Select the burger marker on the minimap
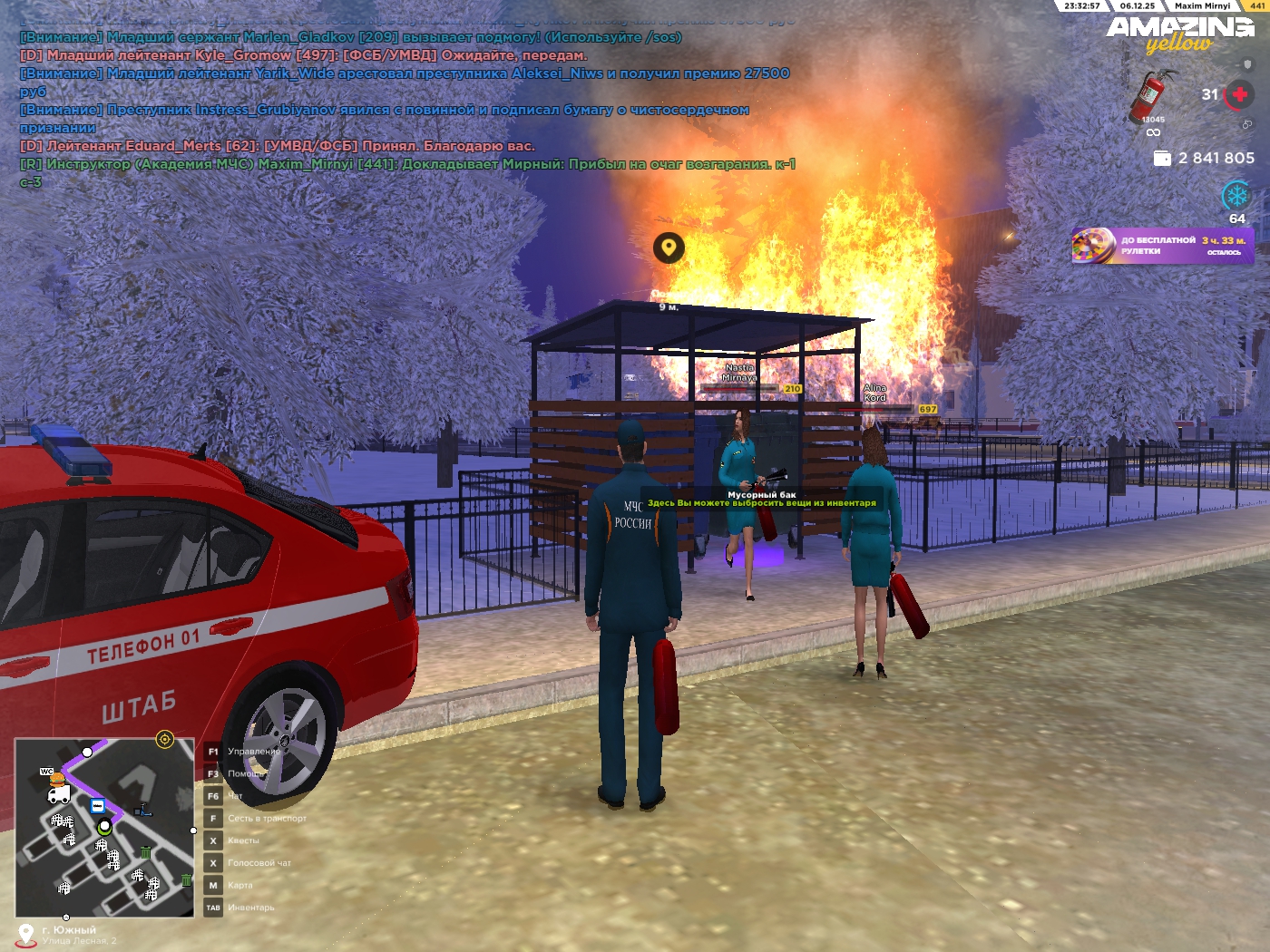The height and width of the screenshot is (952, 1270). pos(57,779)
